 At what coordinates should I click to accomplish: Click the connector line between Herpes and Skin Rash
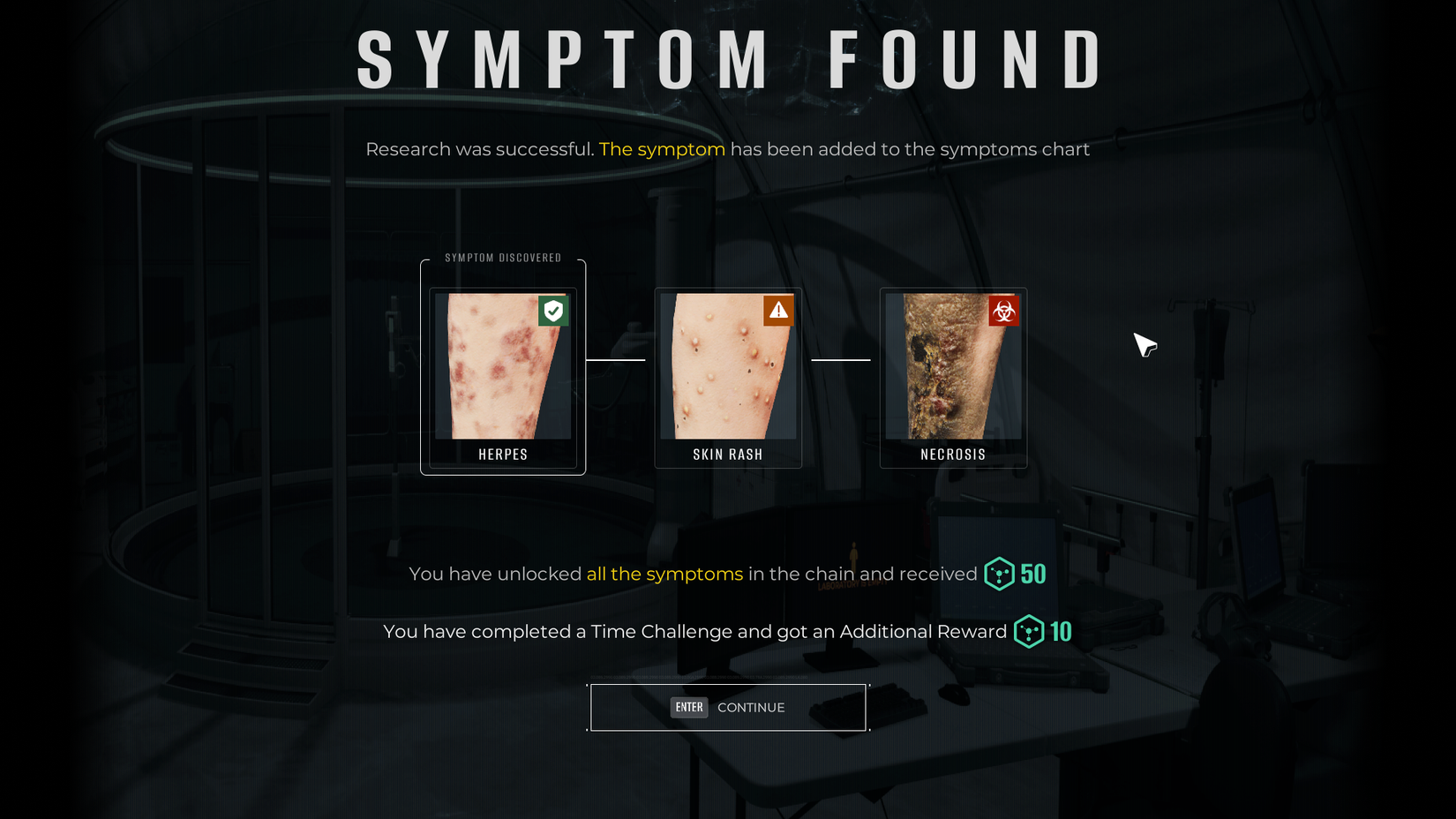coord(615,359)
